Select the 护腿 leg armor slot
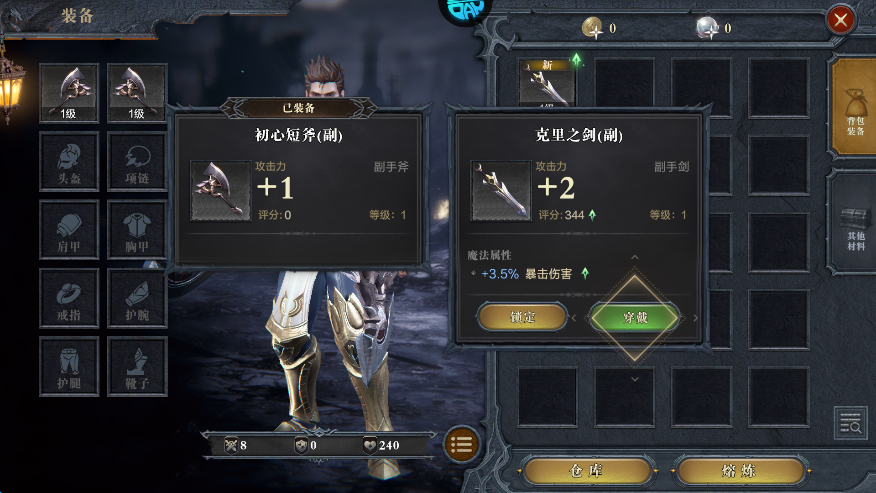876x493 pixels. 69,366
